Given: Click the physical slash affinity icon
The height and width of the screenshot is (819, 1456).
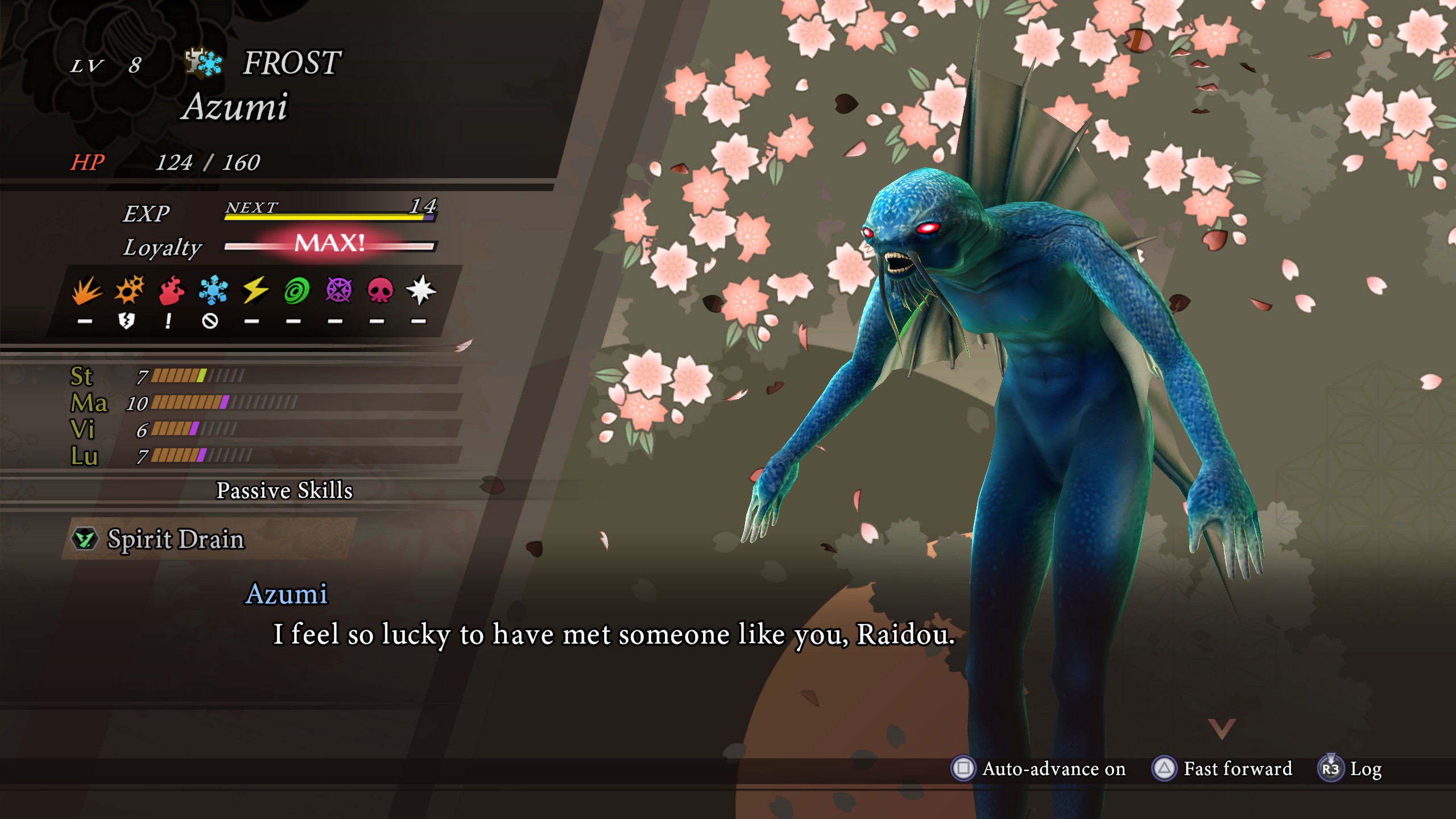Looking at the screenshot, I should tap(86, 291).
